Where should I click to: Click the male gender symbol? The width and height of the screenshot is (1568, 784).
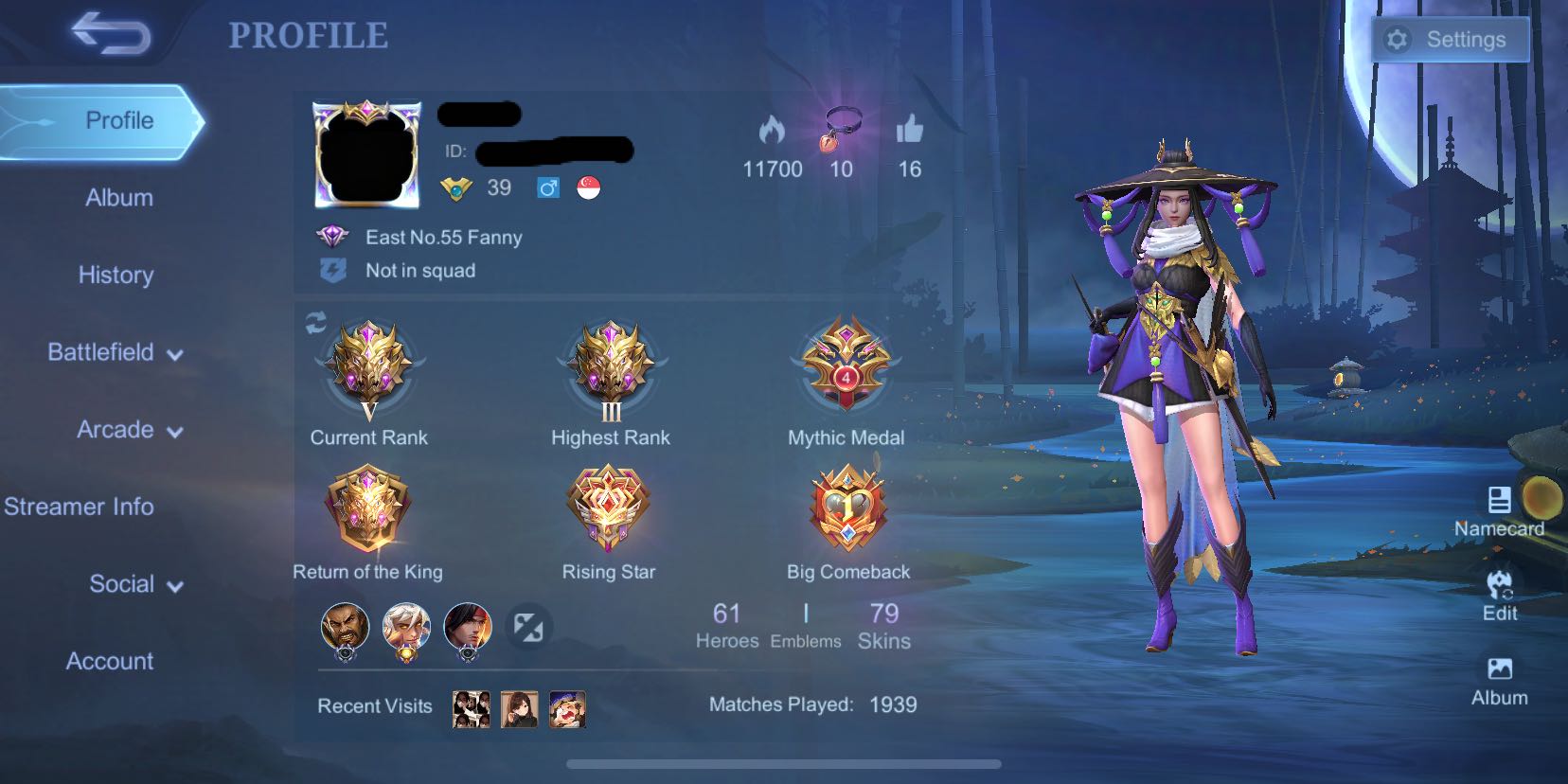click(547, 187)
